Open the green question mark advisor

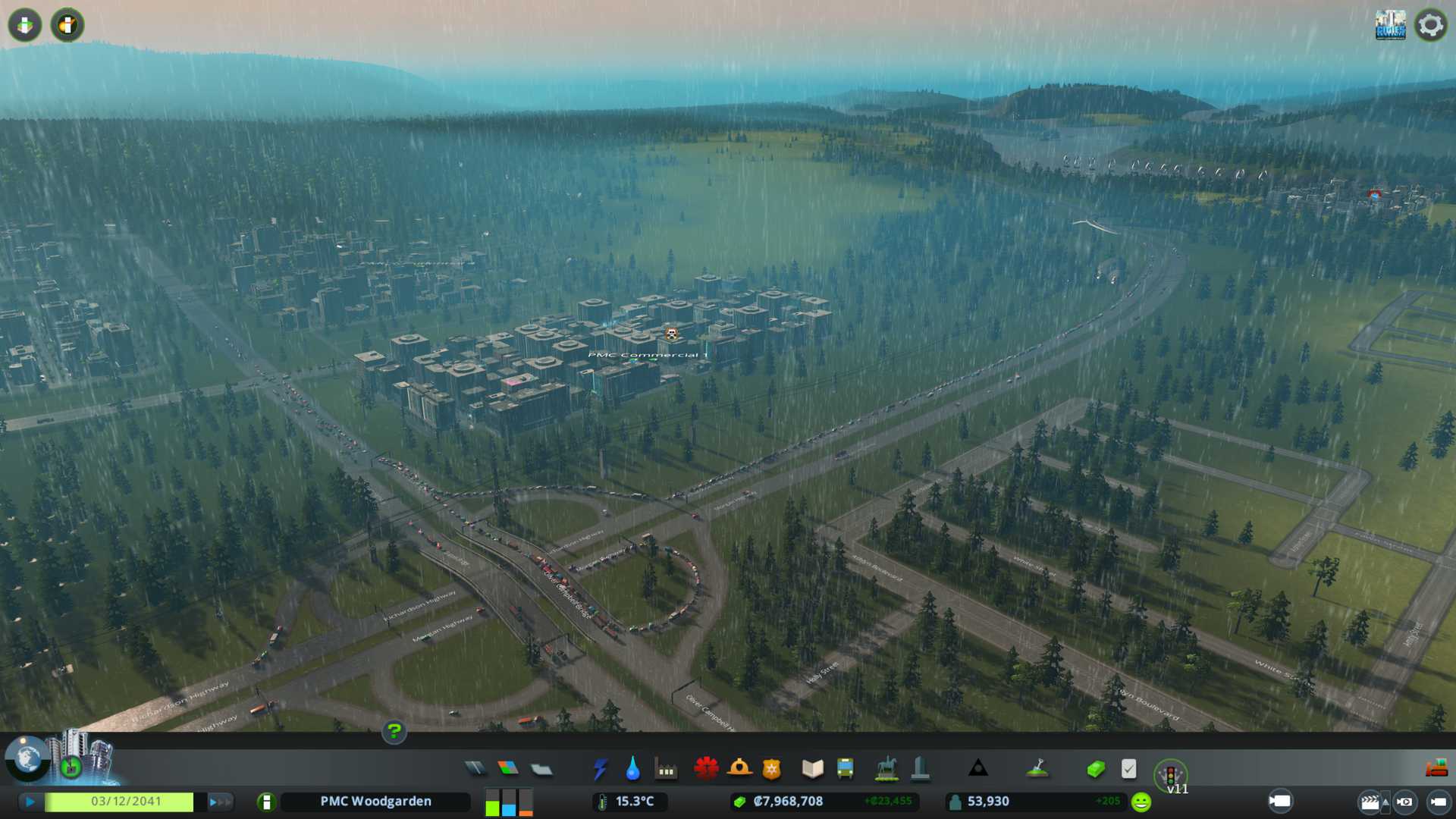394,731
